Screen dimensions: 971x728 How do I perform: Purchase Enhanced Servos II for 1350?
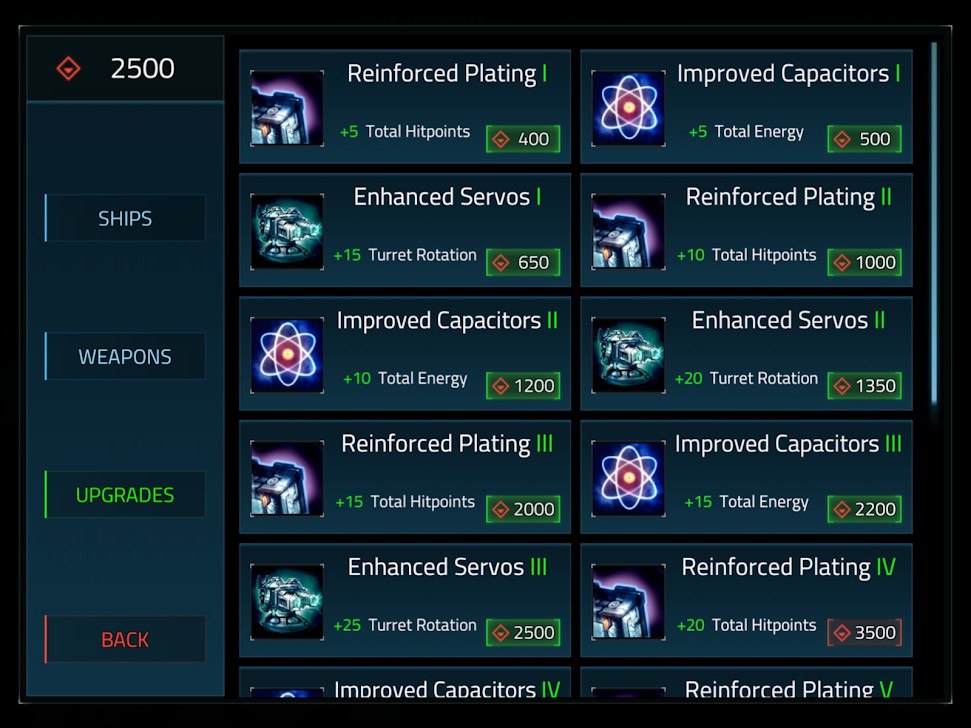coord(864,386)
